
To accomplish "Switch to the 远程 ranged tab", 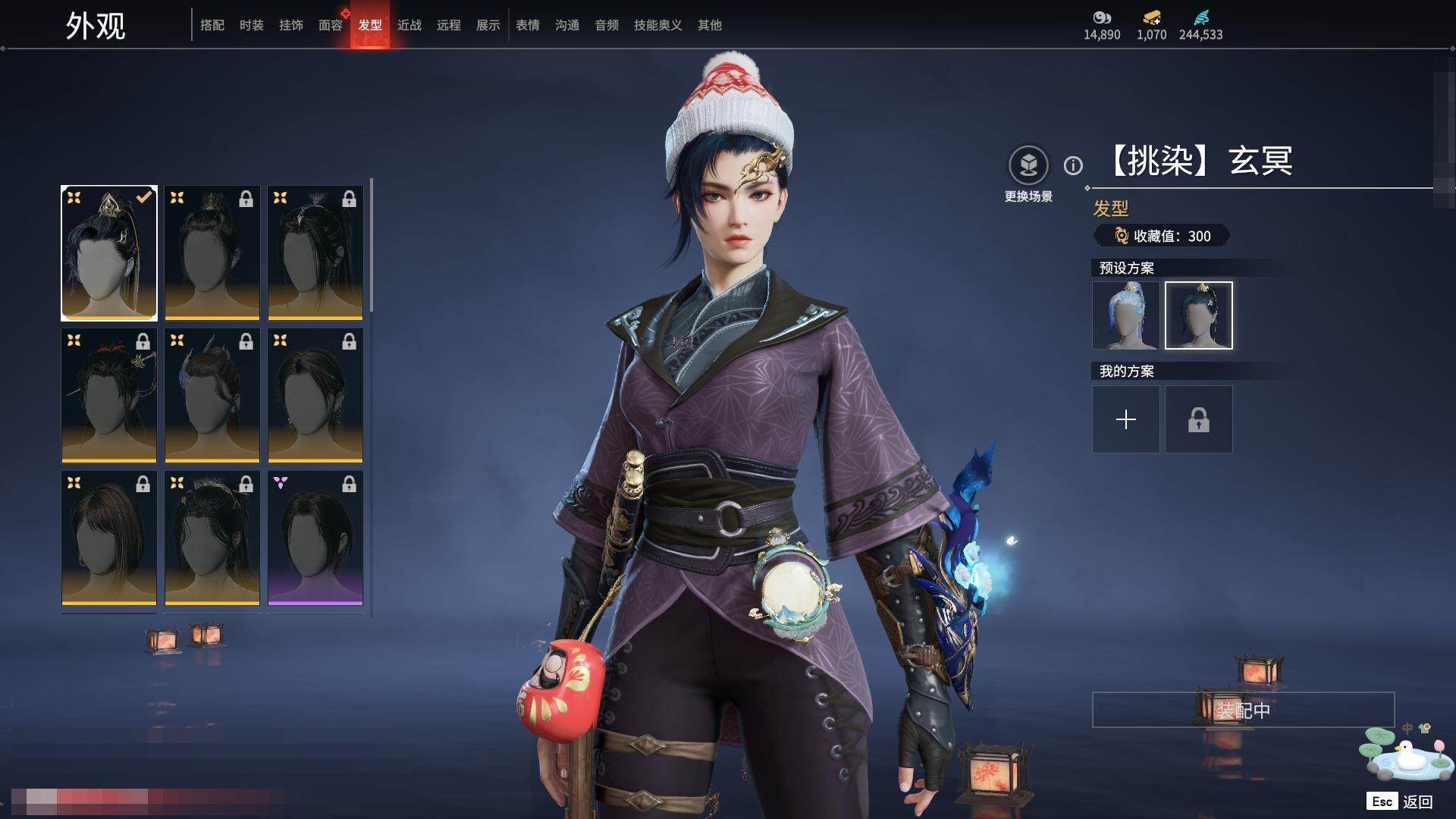I will click(449, 25).
